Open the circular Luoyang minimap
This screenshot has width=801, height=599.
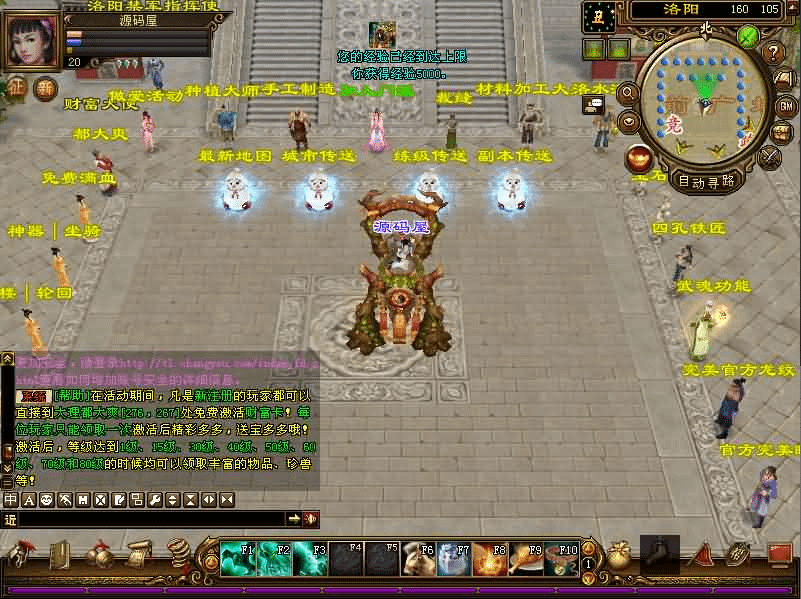pos(706,100)
